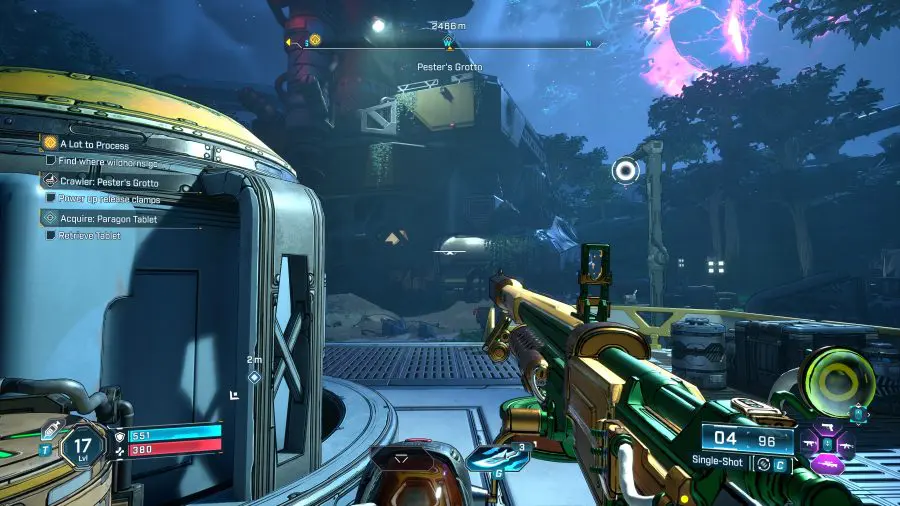The image size is (900, 506).
Task: Select the Crawler: Pester's Grotto objective
Action: pyautogui.click(x=108, y=183)
